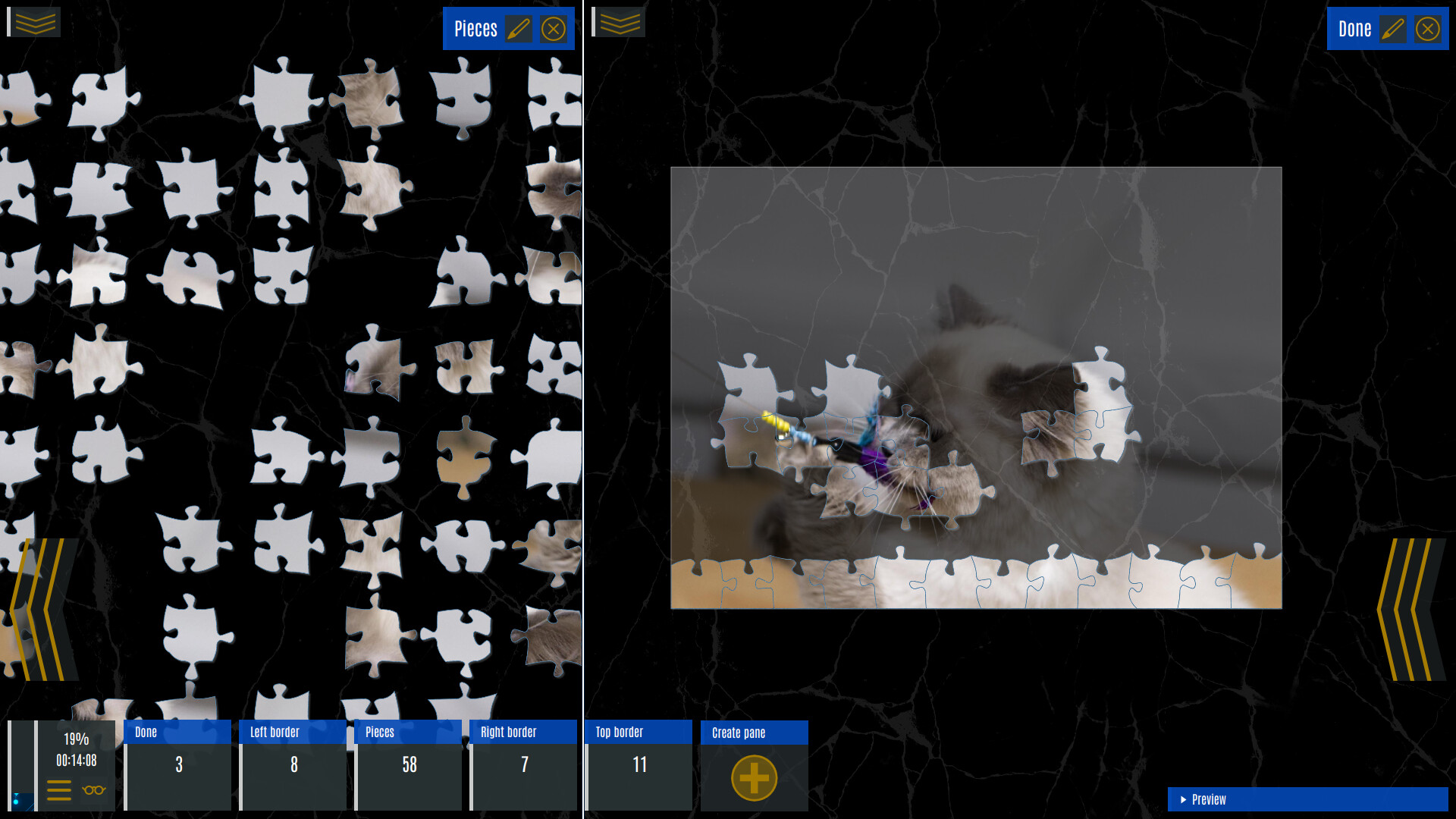
Task: Click the close icon on the Done pane
Action: pos(1428,29)
